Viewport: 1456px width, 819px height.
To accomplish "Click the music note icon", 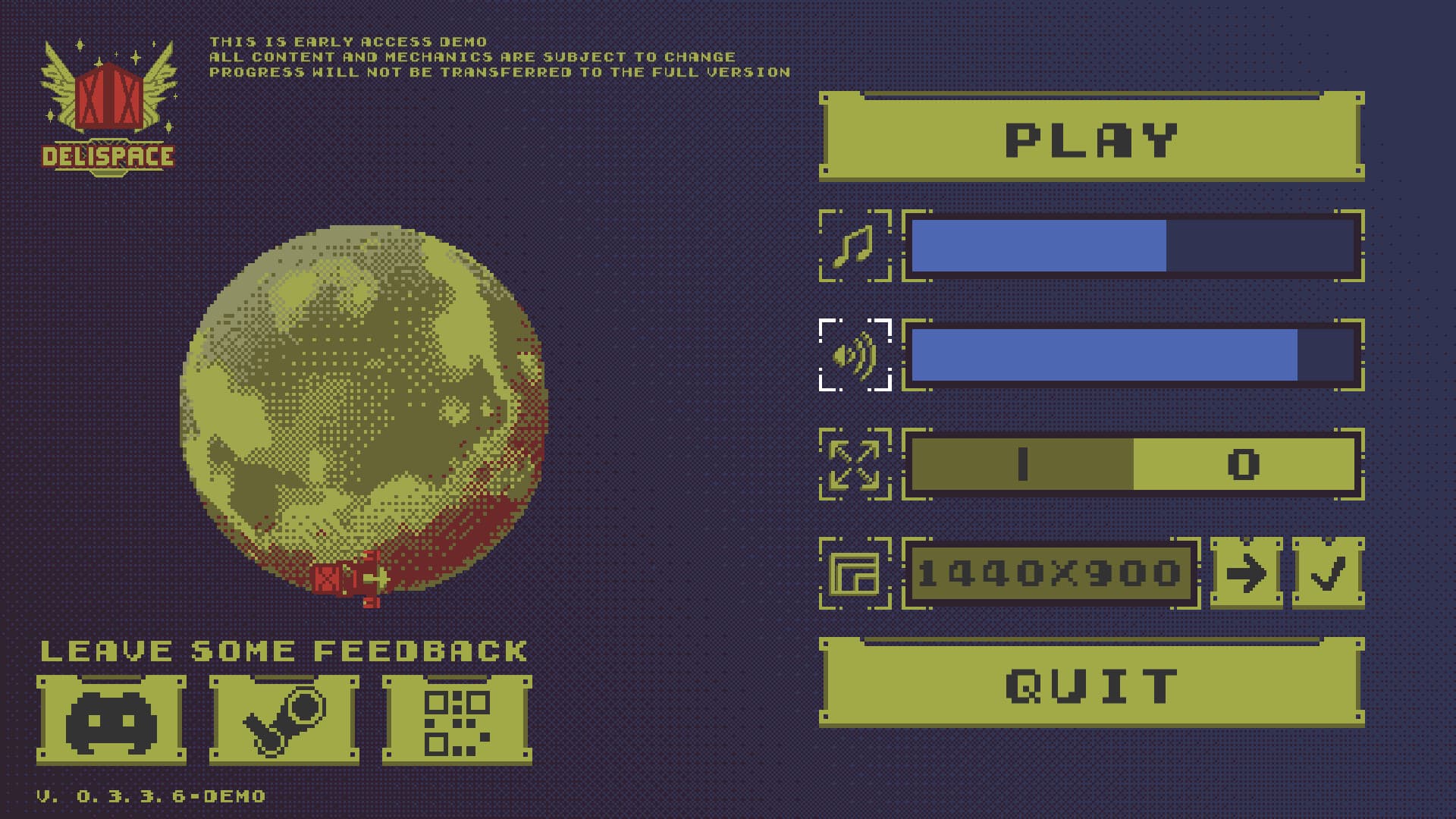I will [855, 245].
